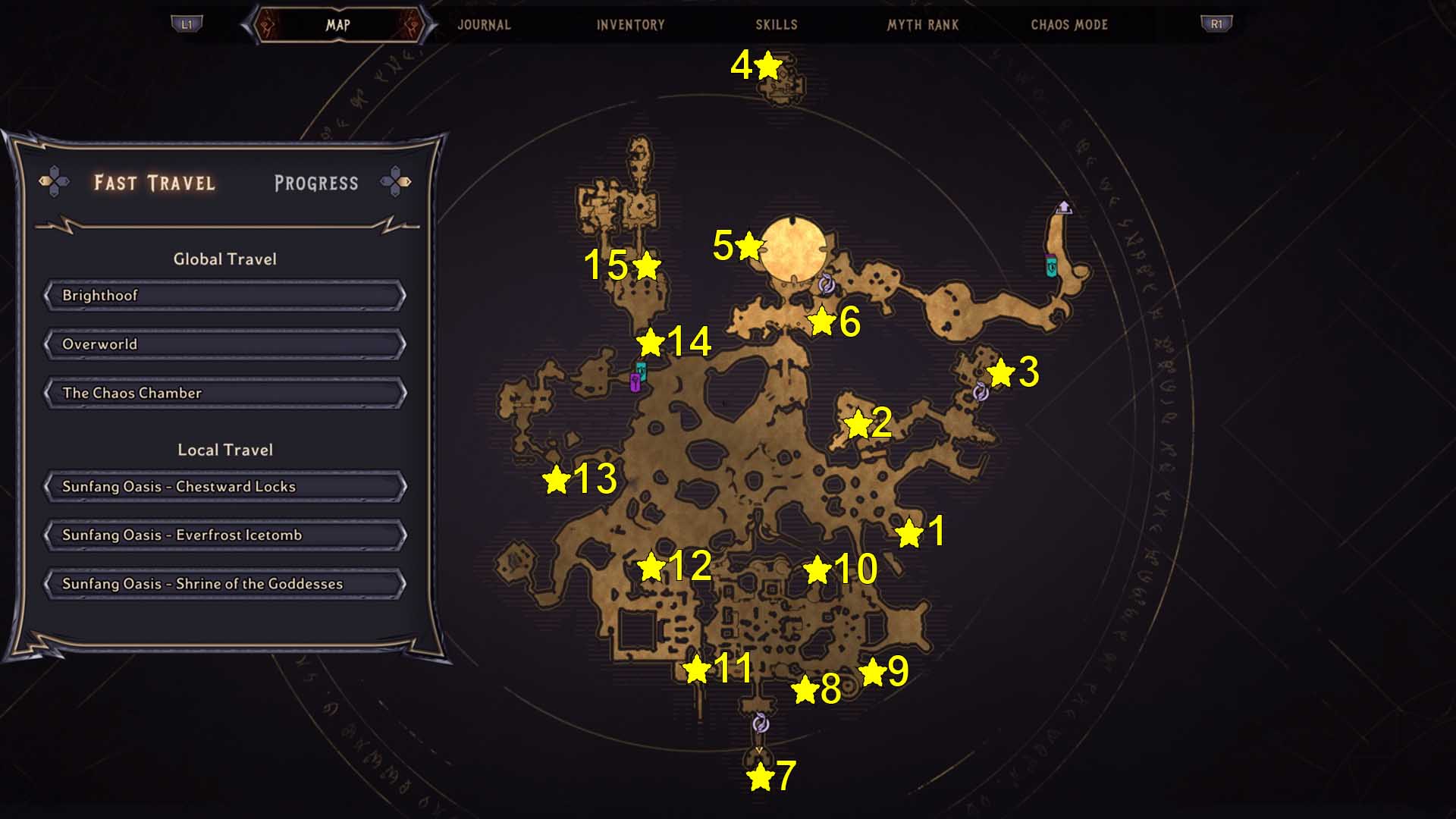1456x819 pixels.
Task: Select Sunfang Oasis - Everfrost Icetomb
Action: [x=224, y=535]
